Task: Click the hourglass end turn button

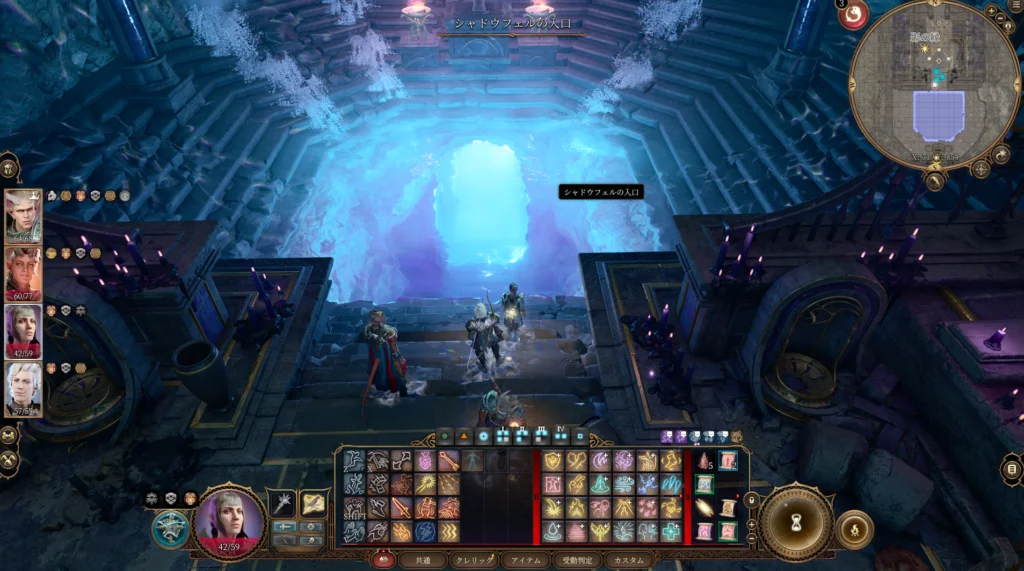Action: point(796,522)
